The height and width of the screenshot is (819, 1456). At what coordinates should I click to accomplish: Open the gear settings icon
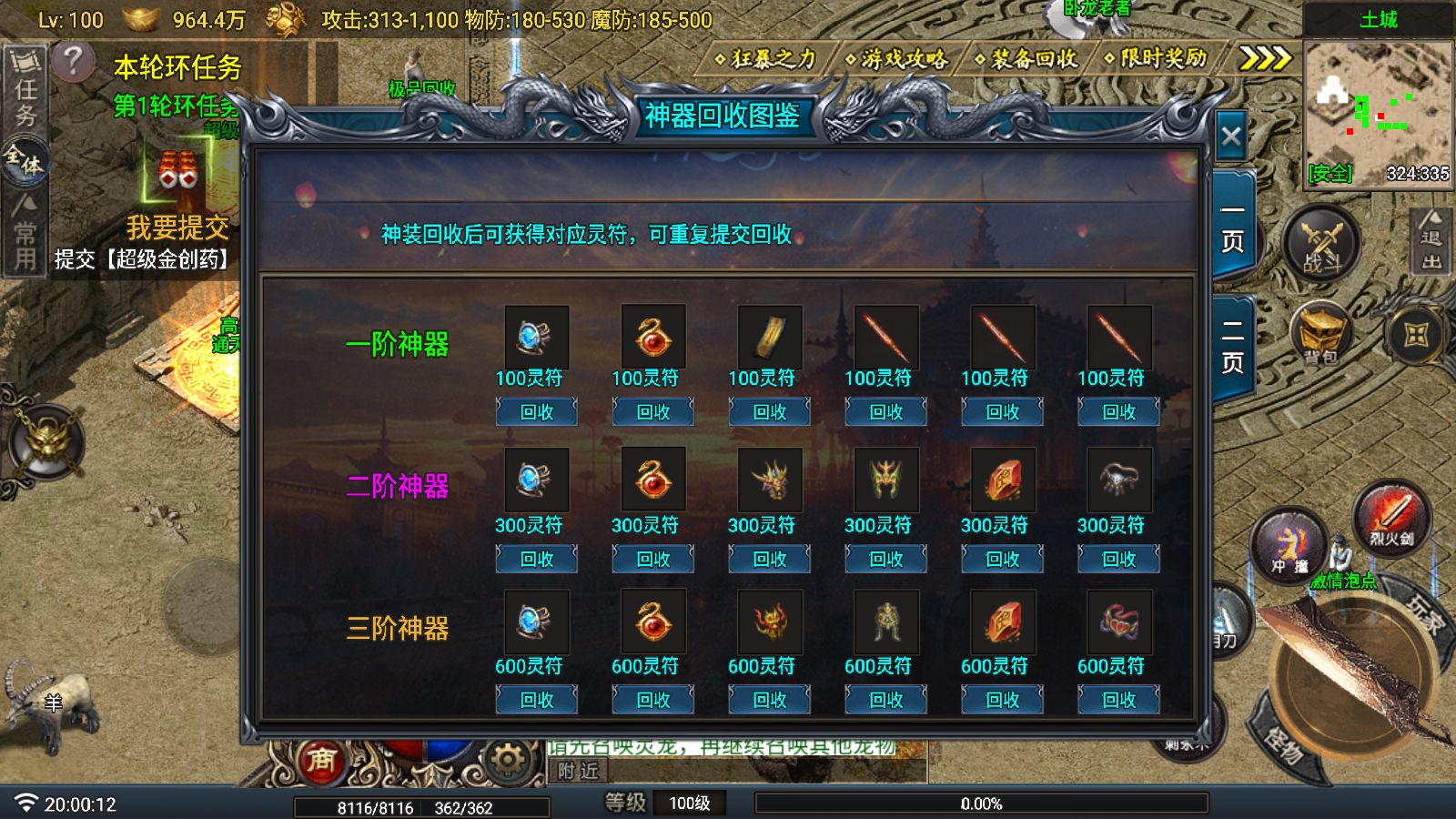tap(507, 759)
